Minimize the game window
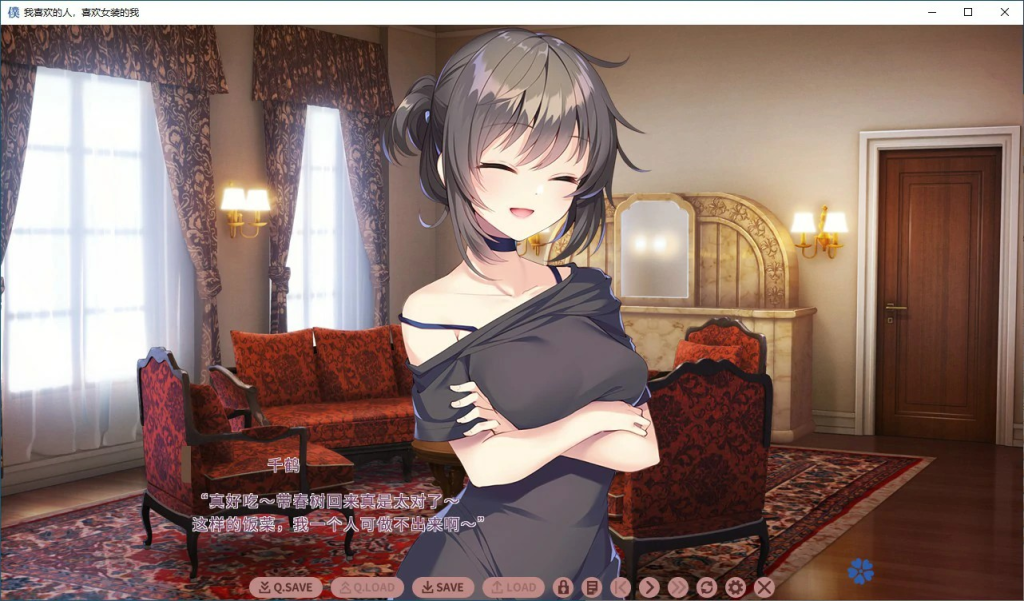Screen dimensions: 1024x601 (931, 12)
